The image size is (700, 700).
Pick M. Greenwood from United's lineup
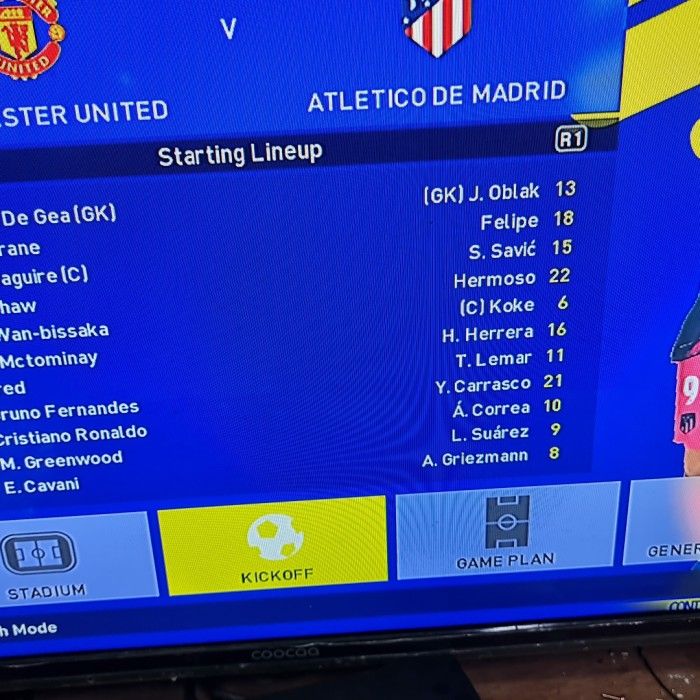62,460
